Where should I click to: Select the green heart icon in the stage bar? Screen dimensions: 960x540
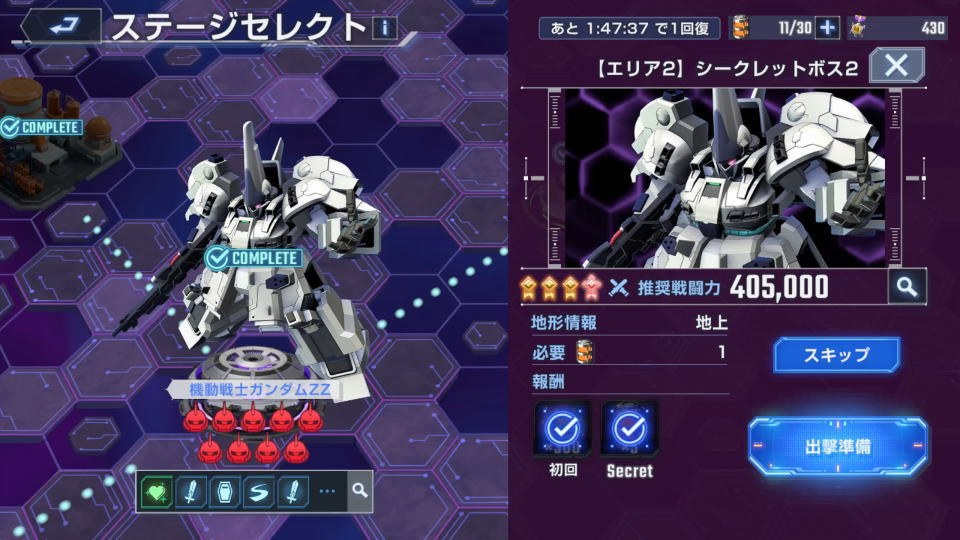click(156, 491)
